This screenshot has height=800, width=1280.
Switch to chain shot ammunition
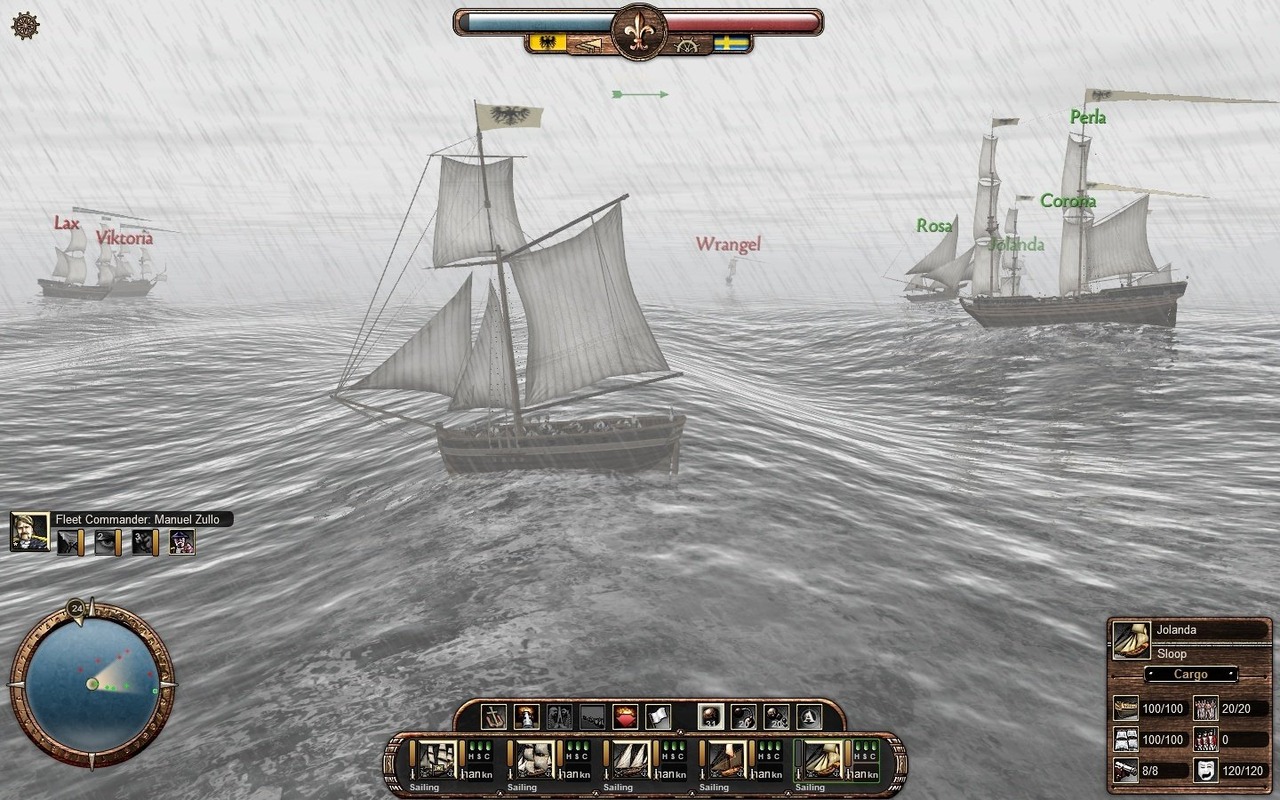click(743, 716)
